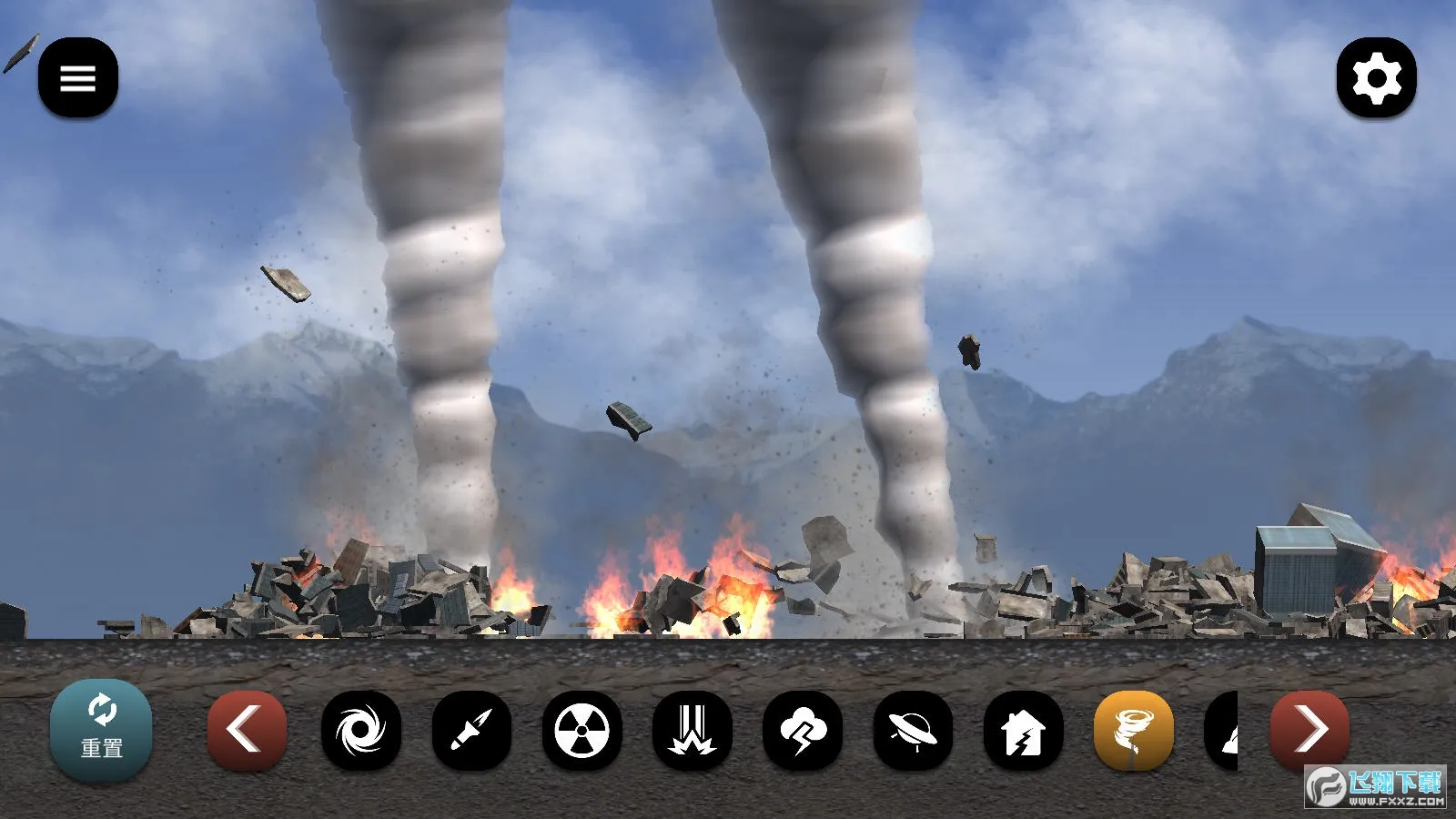The width and height of the screenshot is (1456, 819).
Task: Open the gear settings
Action: tap(1376, 77)
